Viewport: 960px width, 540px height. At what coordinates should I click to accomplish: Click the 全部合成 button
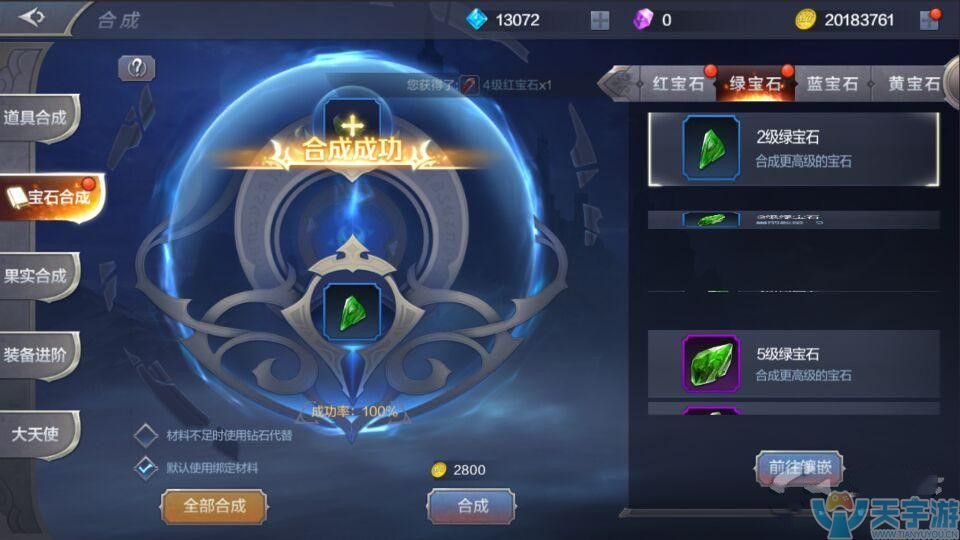(214, 505)
